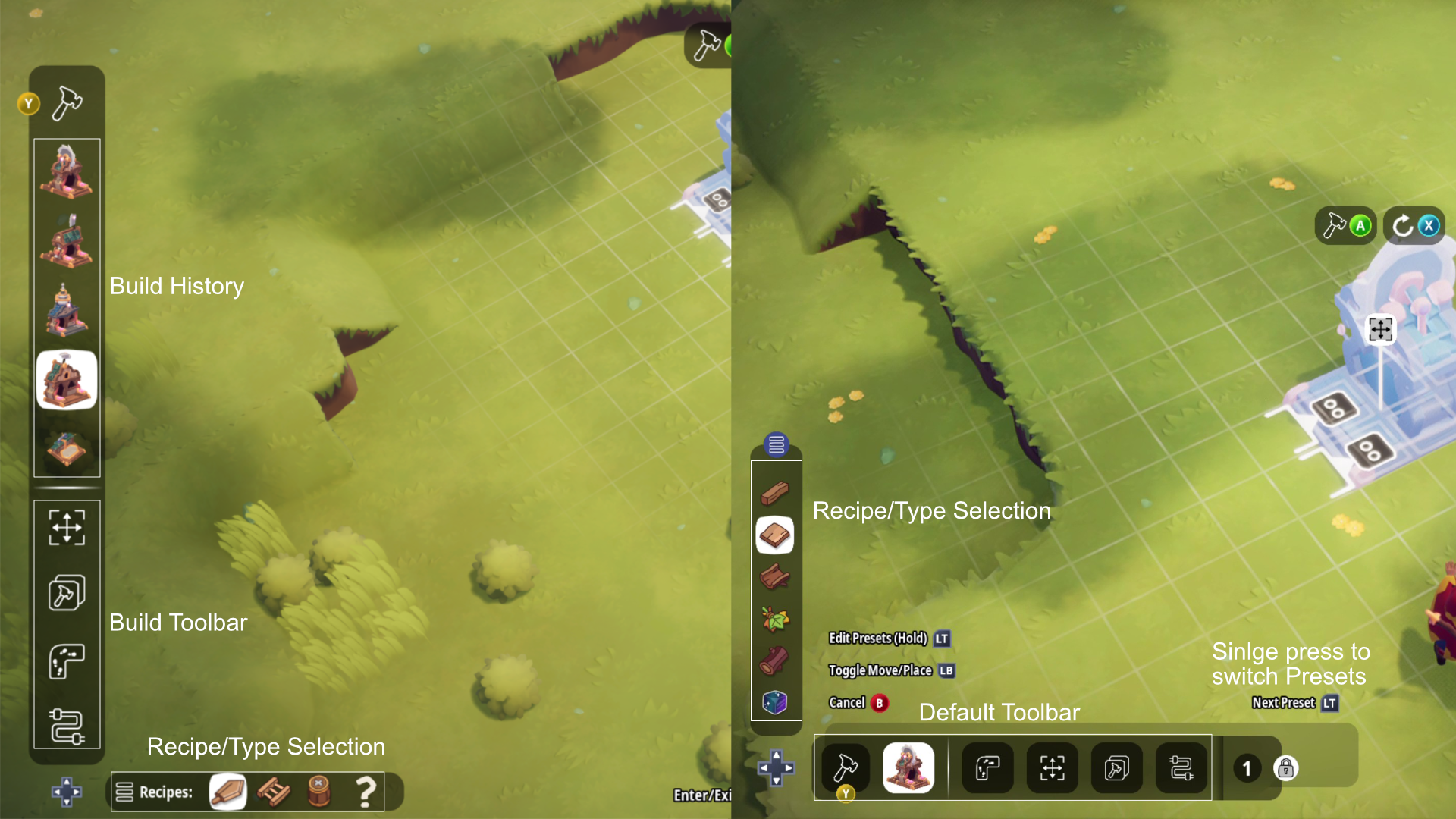Viewport: 1456px width, 819px height.
Task: Activate the plug cable tool in vertical Build Toolbar
Action: (x=67, y=726)
